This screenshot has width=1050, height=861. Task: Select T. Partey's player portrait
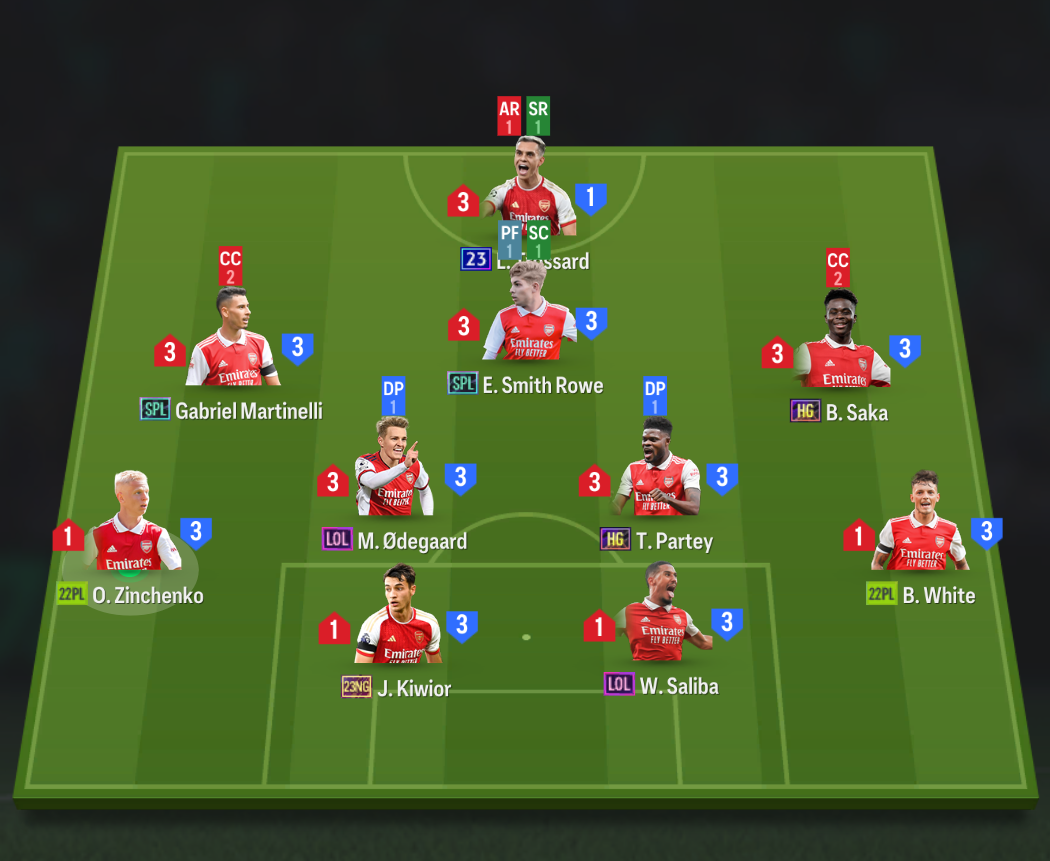pos(658,474)
